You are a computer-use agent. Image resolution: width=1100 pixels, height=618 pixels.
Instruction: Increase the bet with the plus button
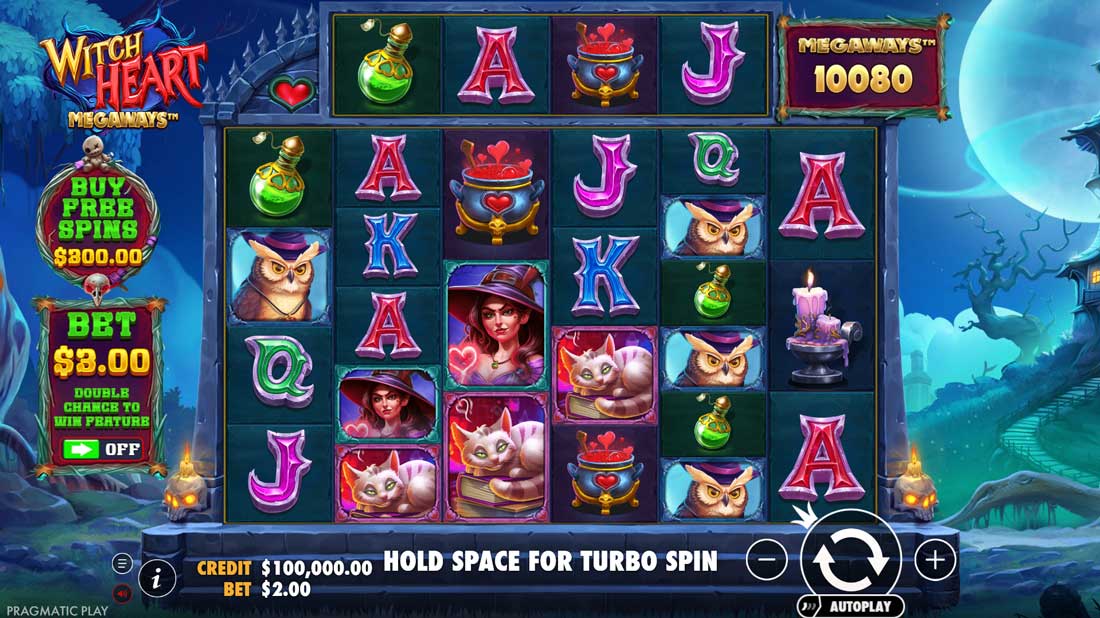pyautogui.click(x=935, y=560)
